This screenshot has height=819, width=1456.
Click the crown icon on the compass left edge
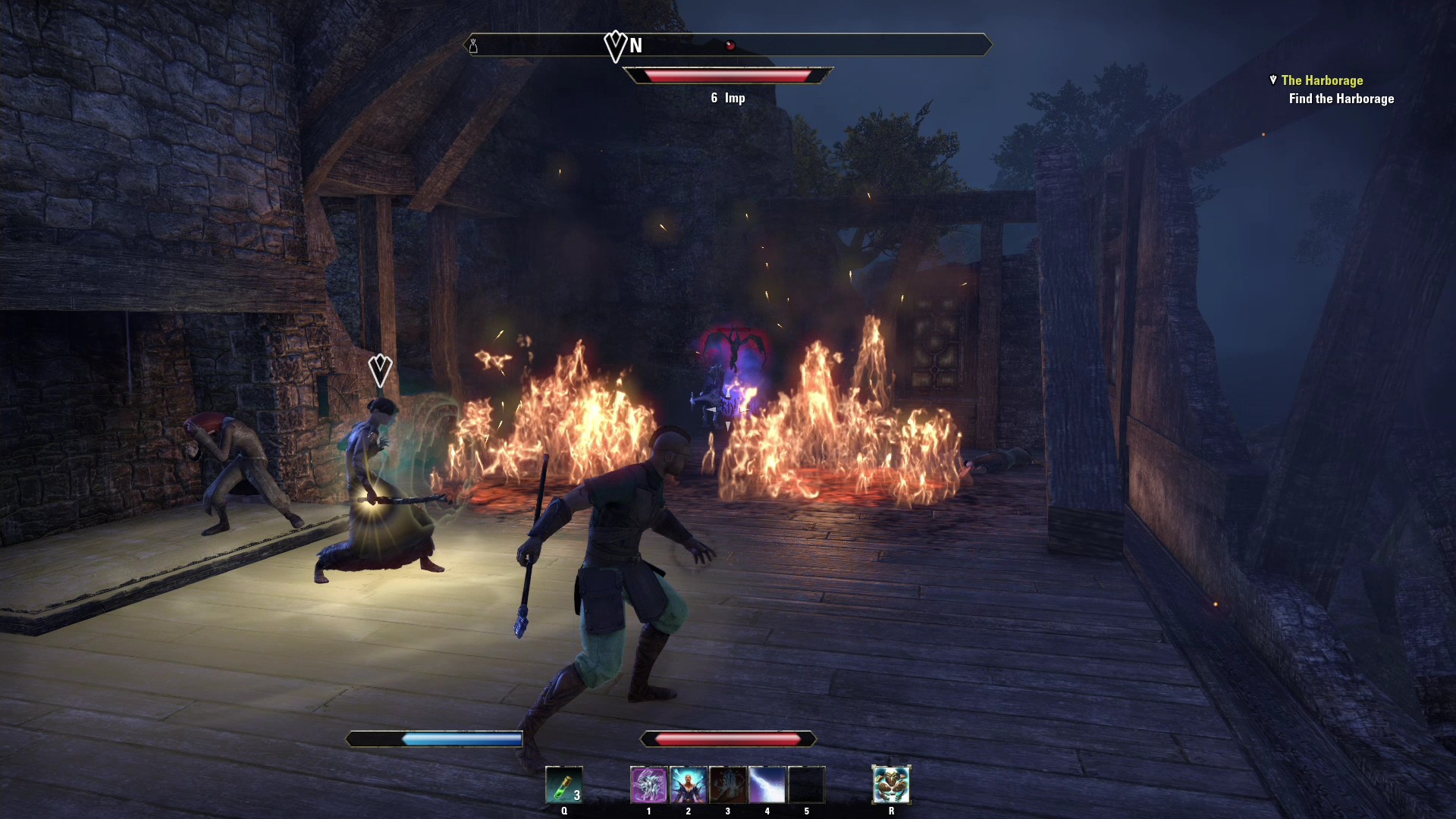pos(474,45)
